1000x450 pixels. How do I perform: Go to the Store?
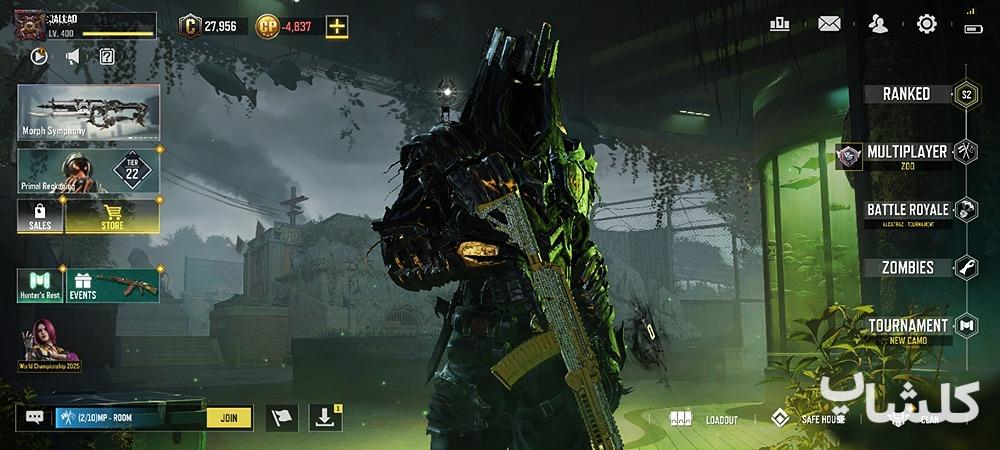pos(112,216)
